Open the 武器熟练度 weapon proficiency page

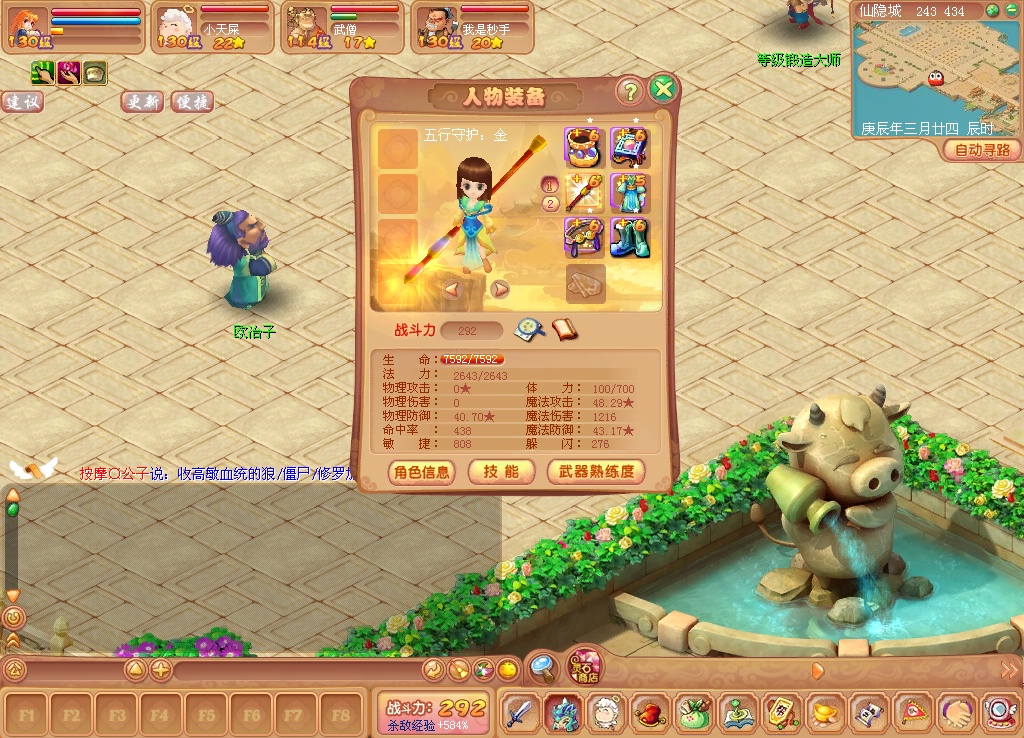pyautogui.click(x=595, y=472)
